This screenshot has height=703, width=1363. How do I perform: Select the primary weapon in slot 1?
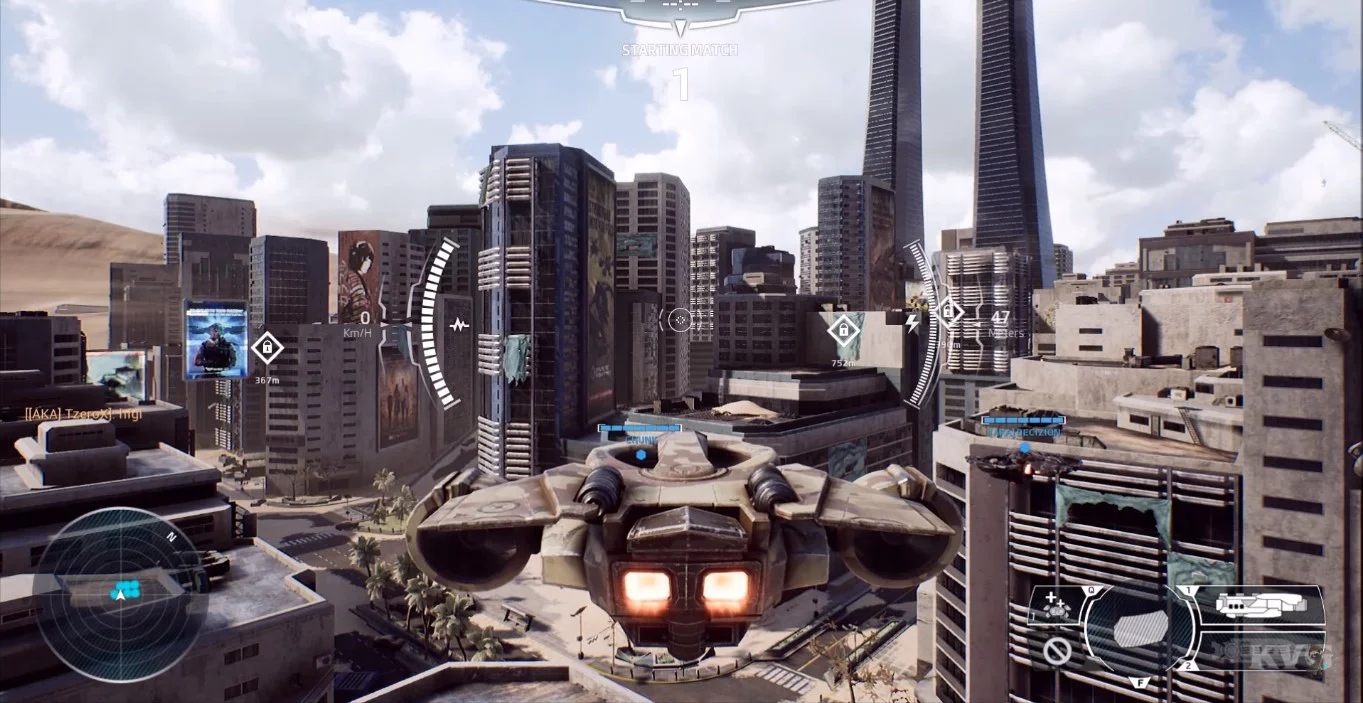coord(1262,605)
